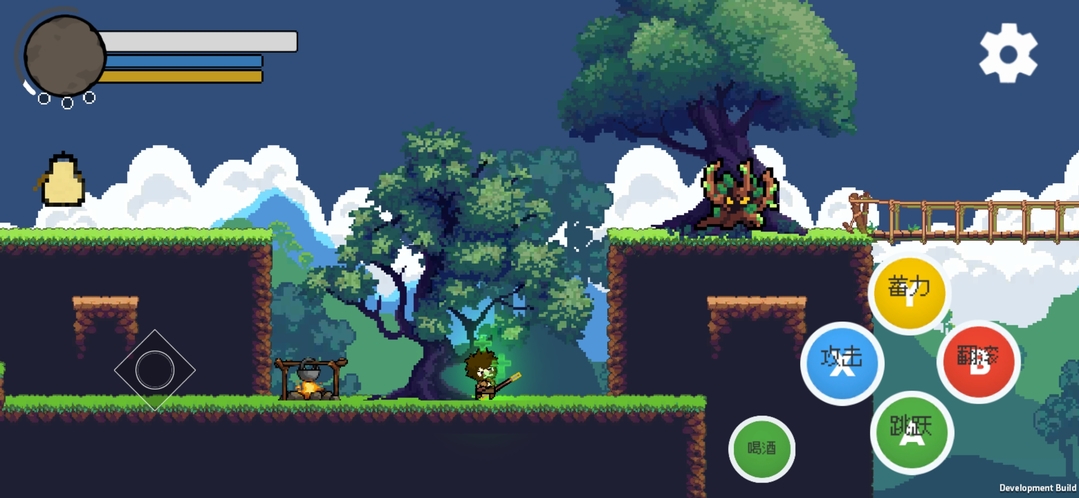Tap the 喝酒 drink button
Image resolution: width=1079 pixels, height=498 pixels.
(x=762, y=448)
